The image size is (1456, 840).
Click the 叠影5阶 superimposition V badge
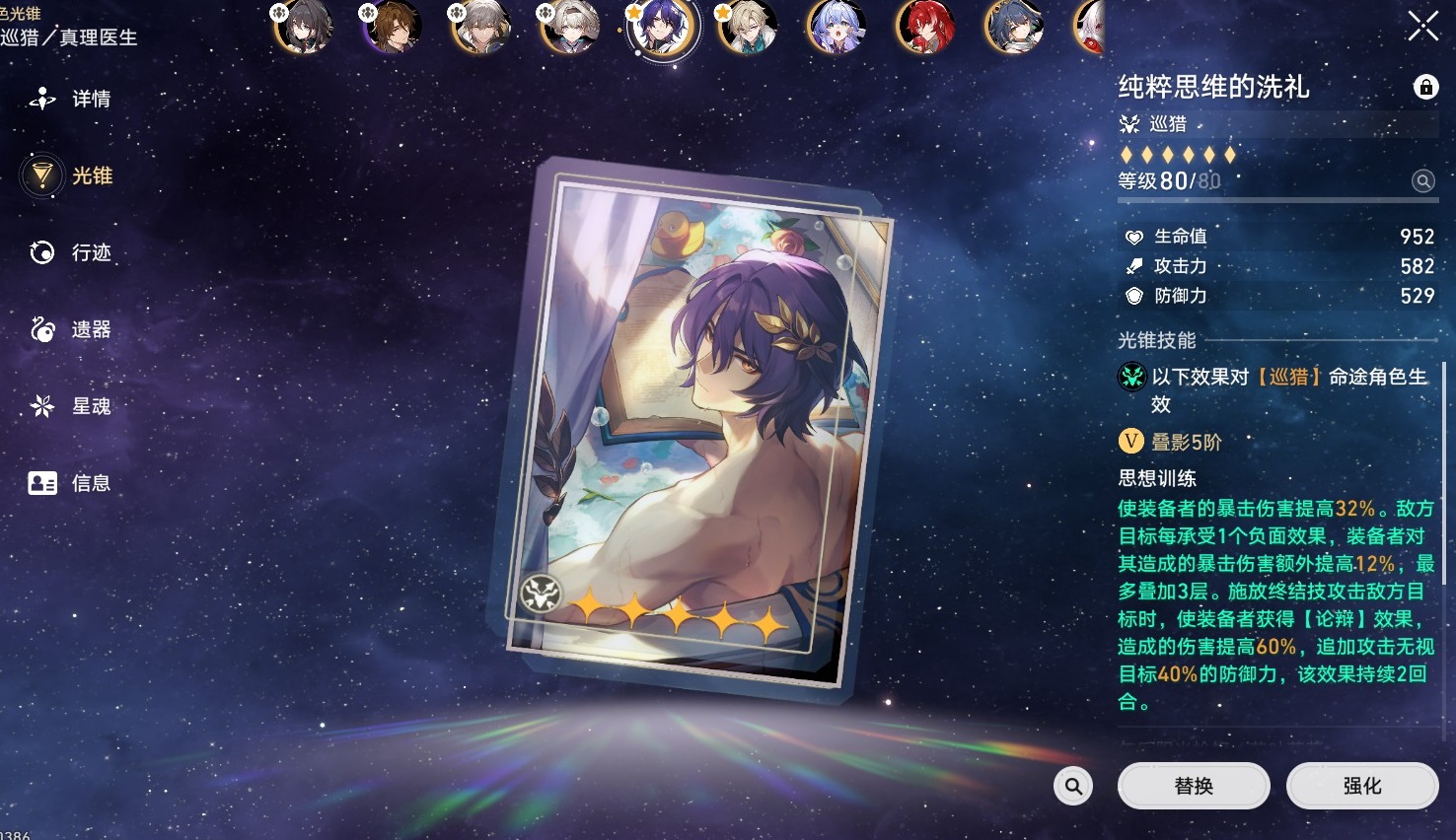[x=1131, y=442]
